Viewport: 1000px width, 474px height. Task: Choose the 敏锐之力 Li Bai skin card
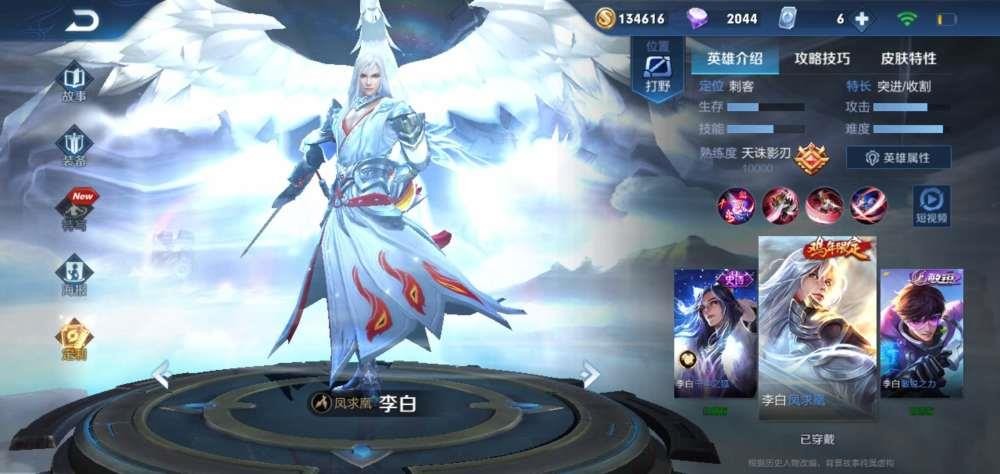921,334
